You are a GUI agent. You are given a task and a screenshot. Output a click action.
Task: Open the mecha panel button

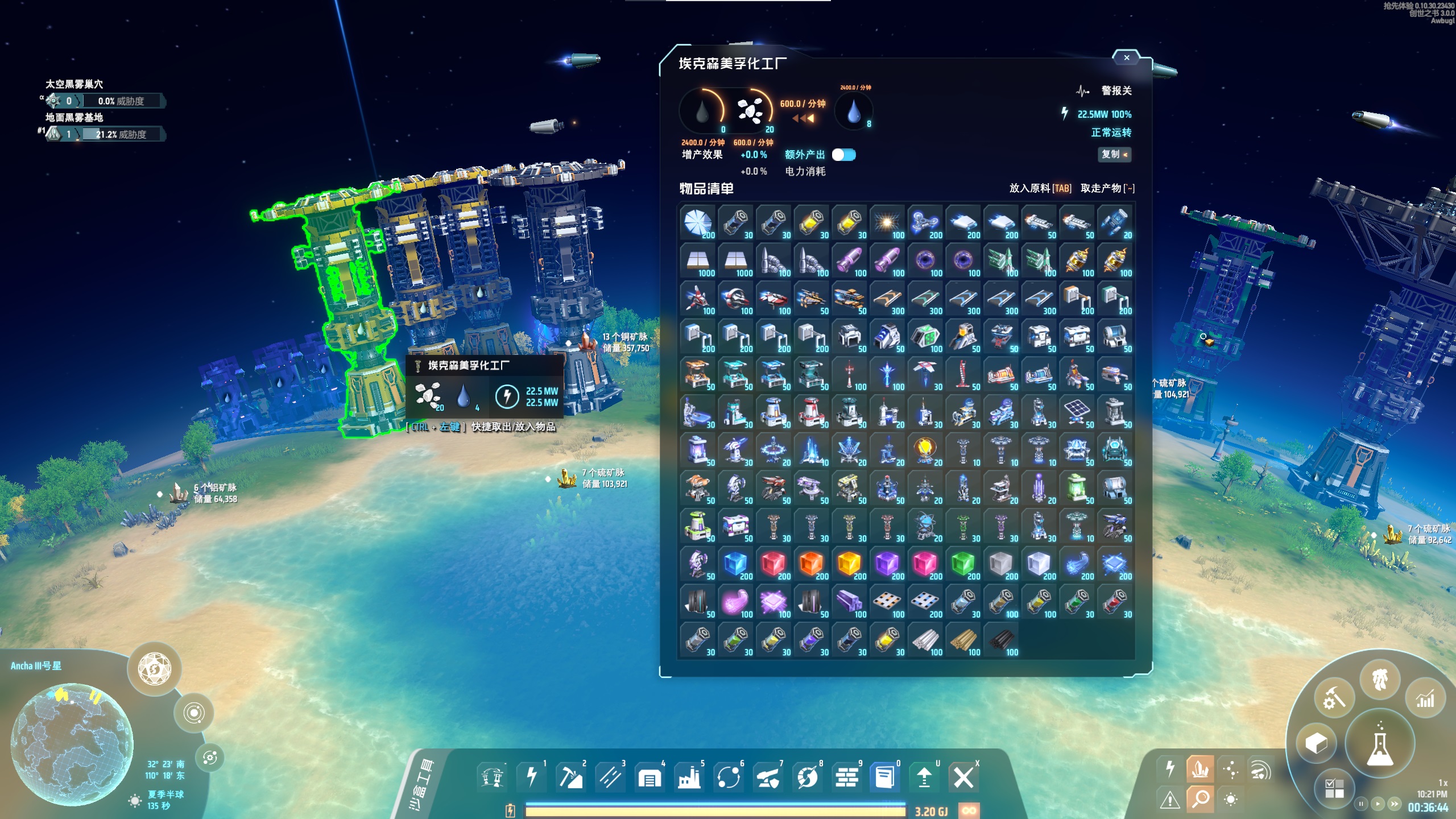tap(1380, 680)
